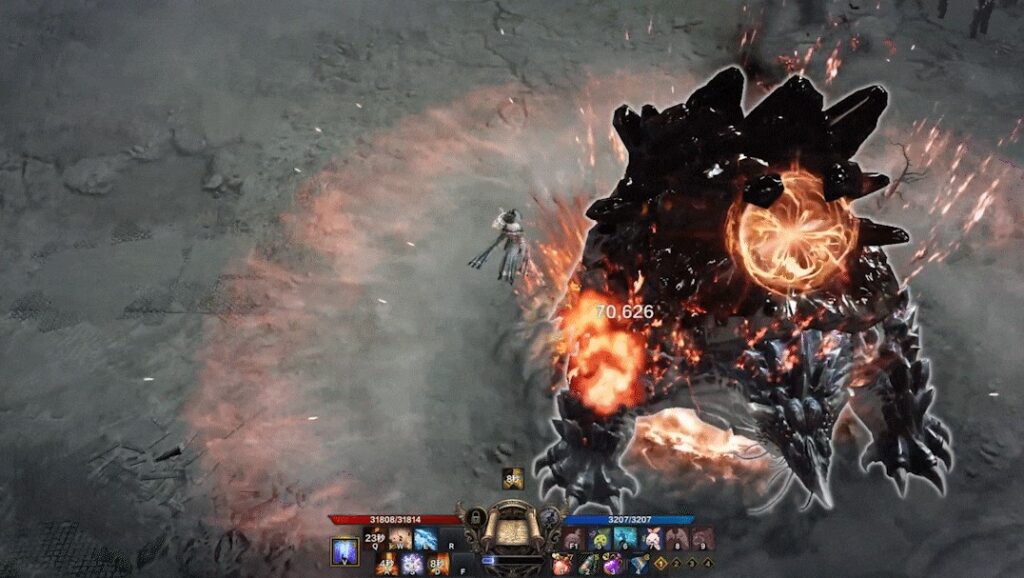The height and width of the screenshot is (578, 1024).
Task: Activate the blue winged identity skill
Action: pyautogui.click(x=345, y=552)
